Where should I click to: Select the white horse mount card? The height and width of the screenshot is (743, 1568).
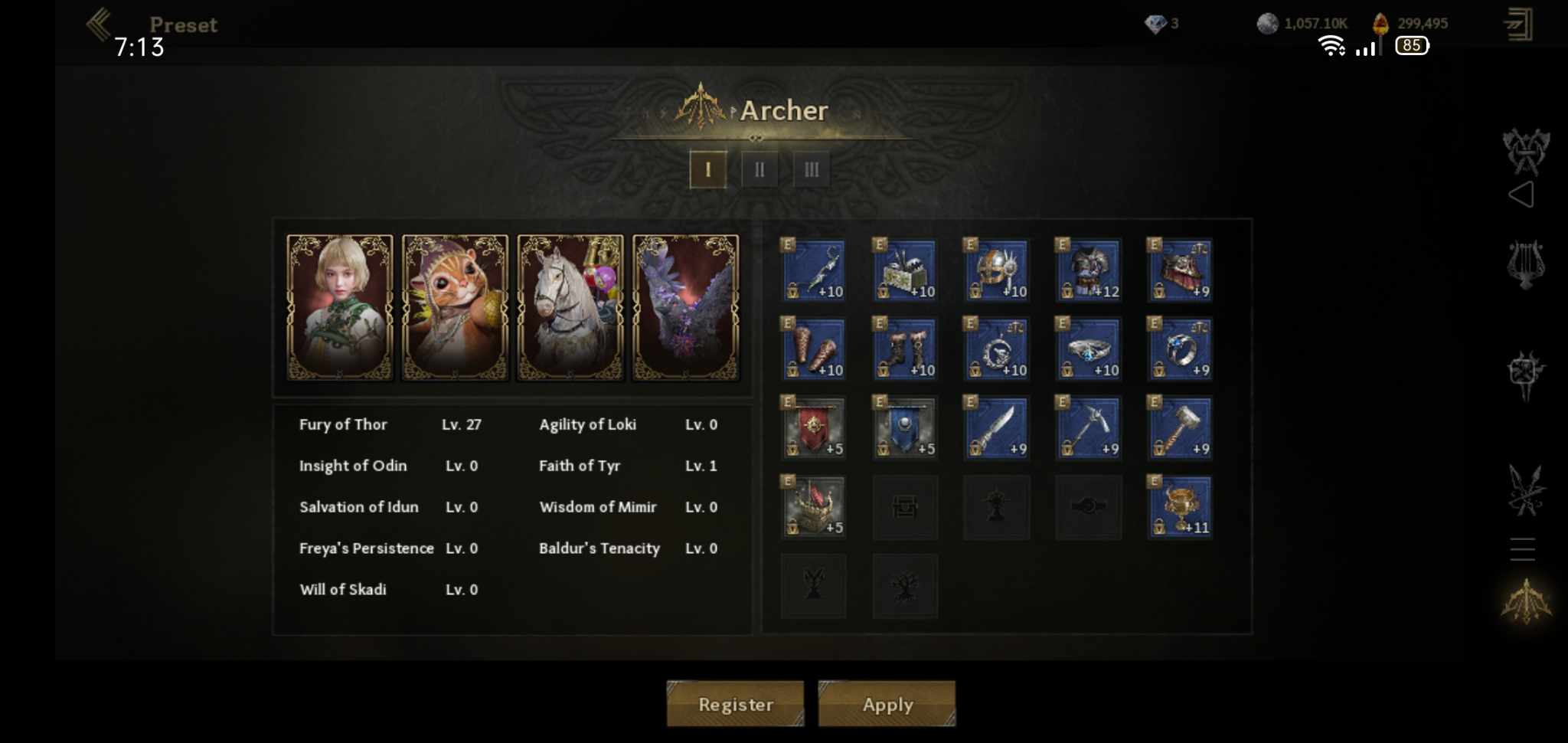pyautogui.click(x=570, y=307)
